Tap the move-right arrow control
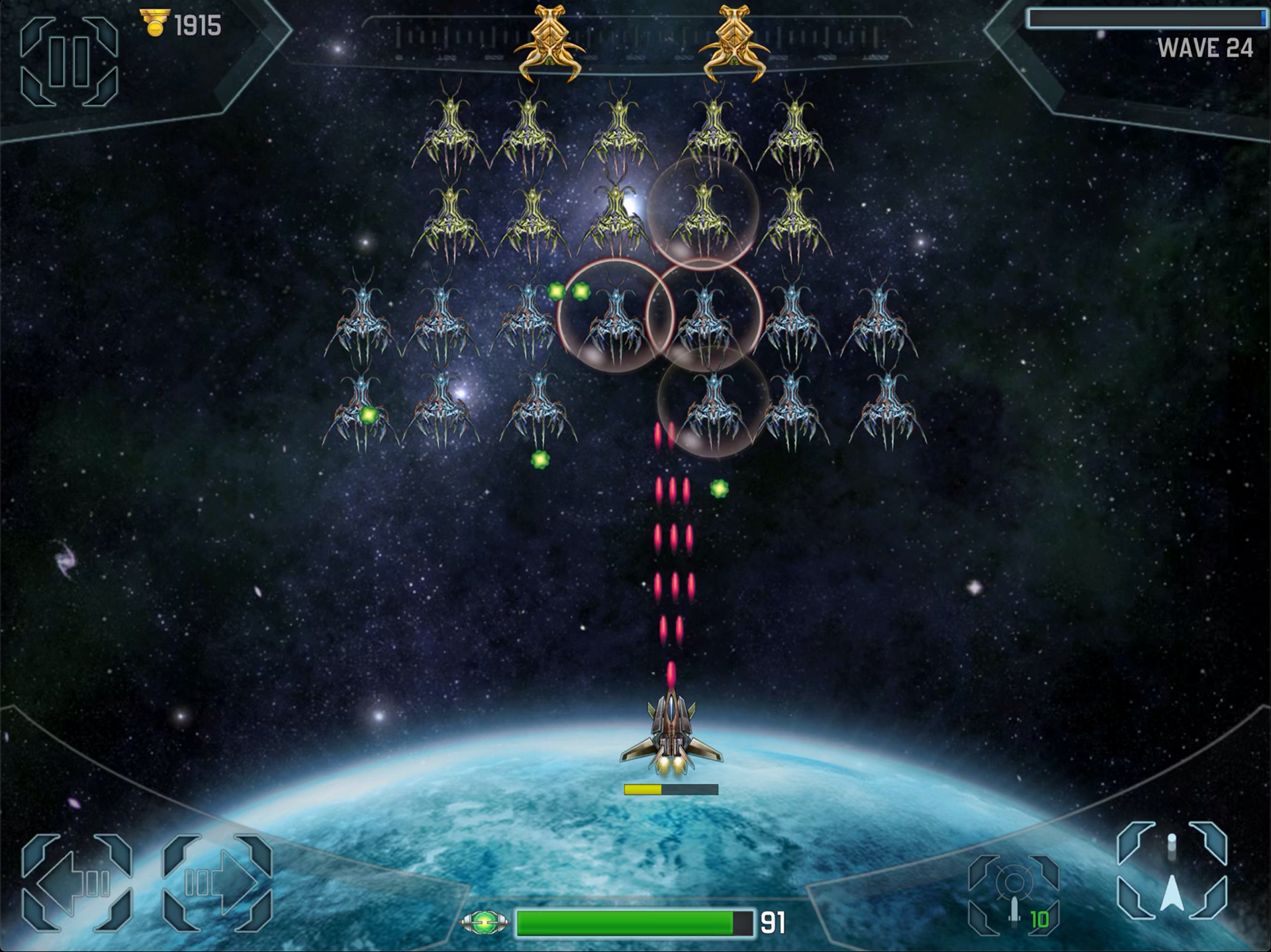The width and height of the screenshot is (1271, 952). pos(217,882)
